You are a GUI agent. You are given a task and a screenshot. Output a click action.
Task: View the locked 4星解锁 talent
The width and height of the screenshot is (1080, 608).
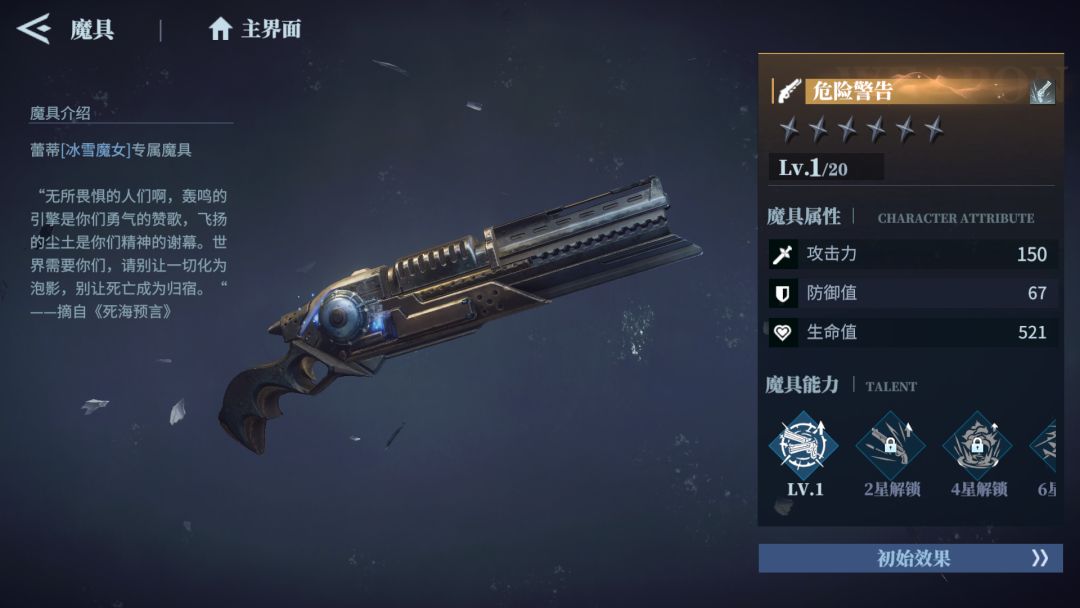978,445
